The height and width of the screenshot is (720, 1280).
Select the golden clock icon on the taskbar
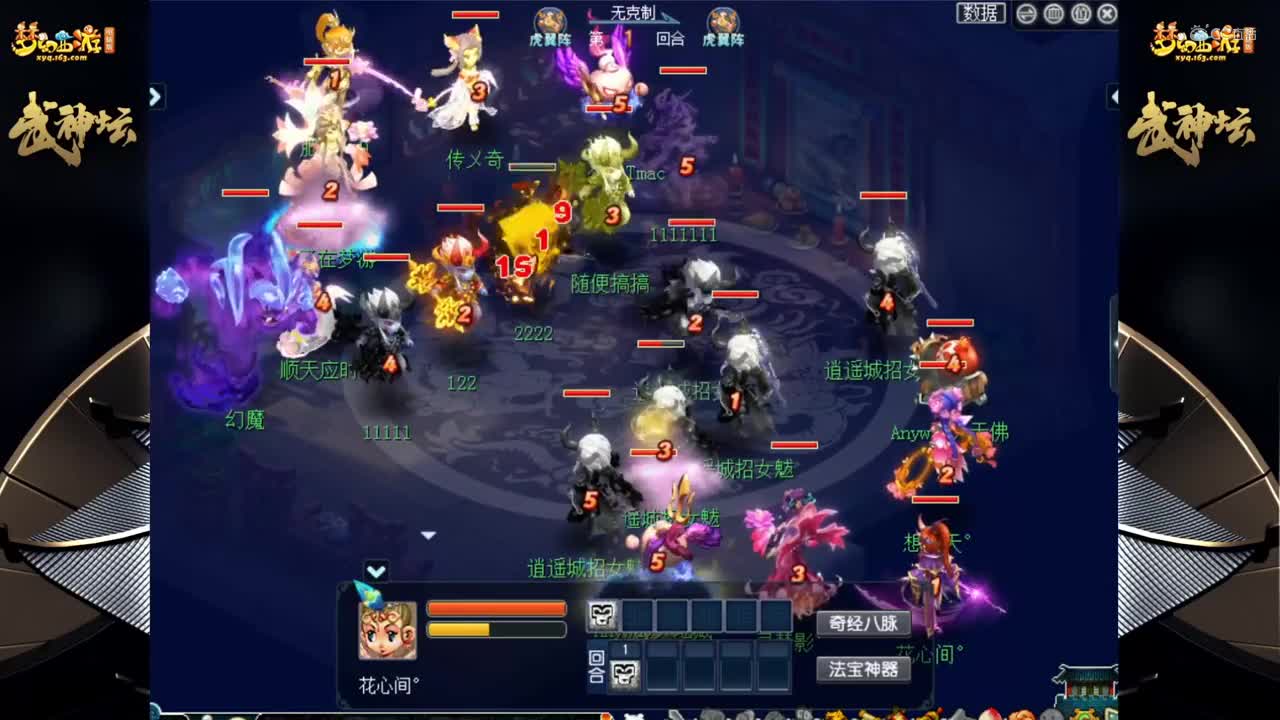point(1083,713)
